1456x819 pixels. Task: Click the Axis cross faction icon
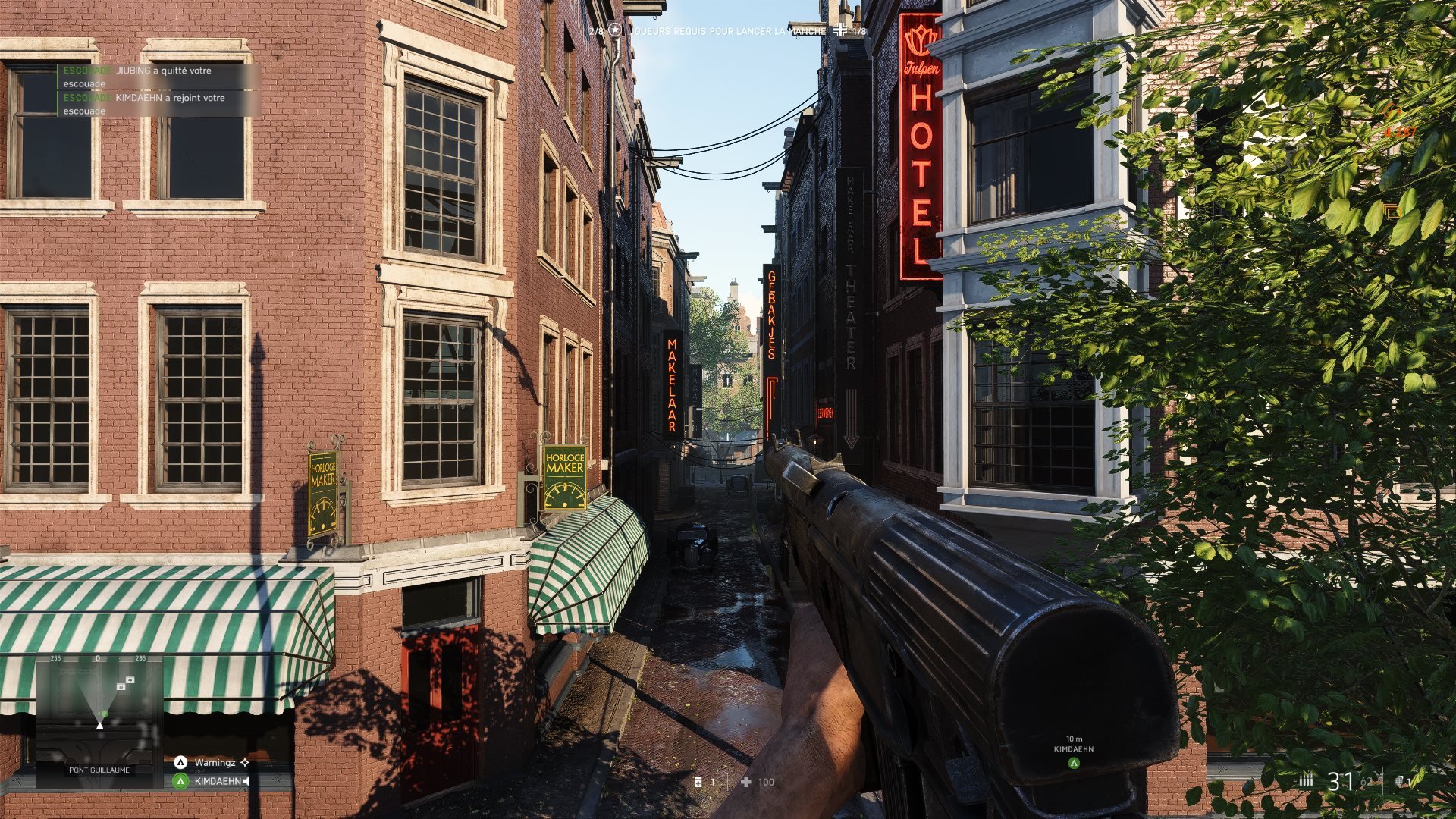(840, 30)
